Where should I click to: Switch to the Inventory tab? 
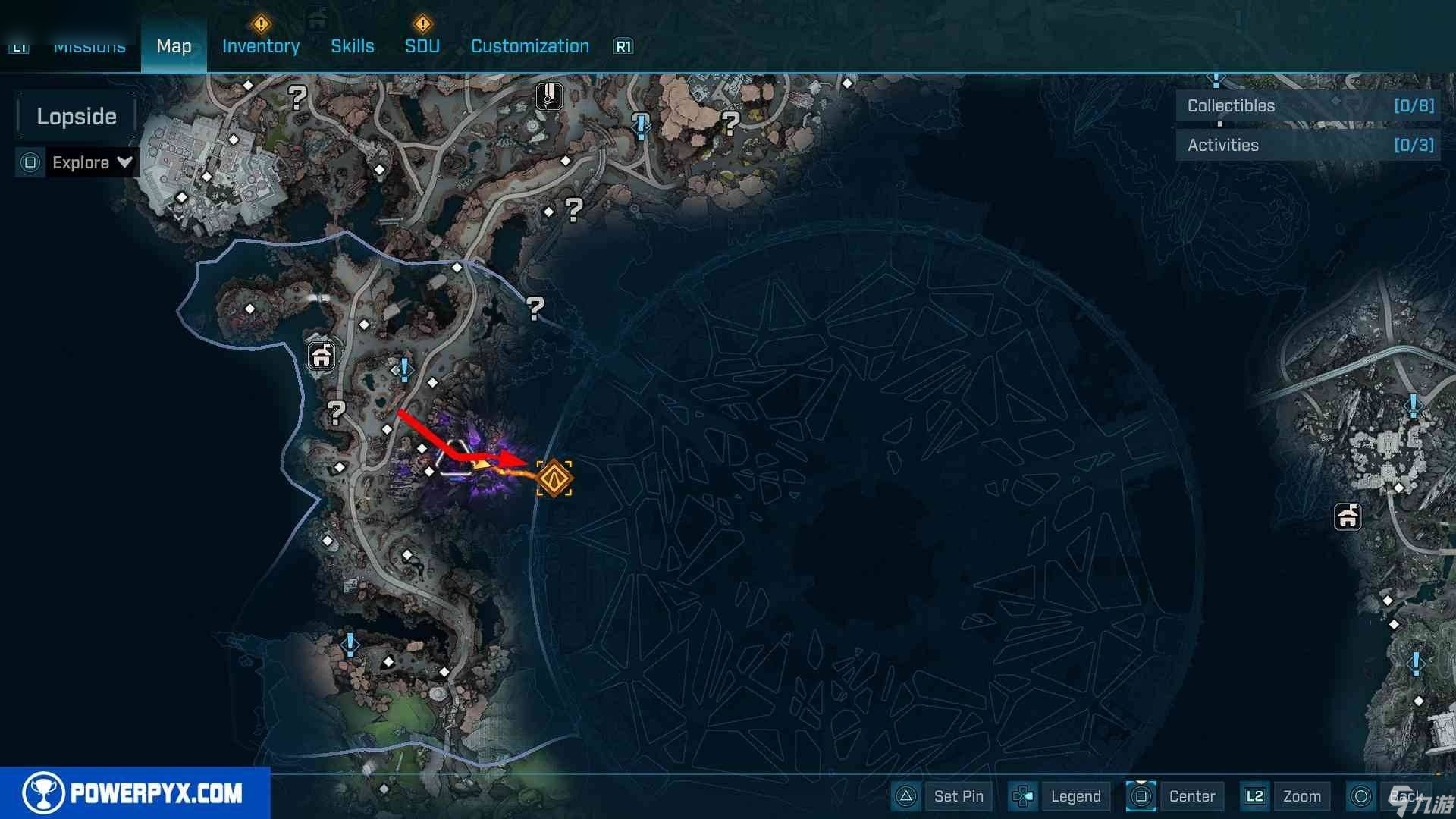click(260, 46)
